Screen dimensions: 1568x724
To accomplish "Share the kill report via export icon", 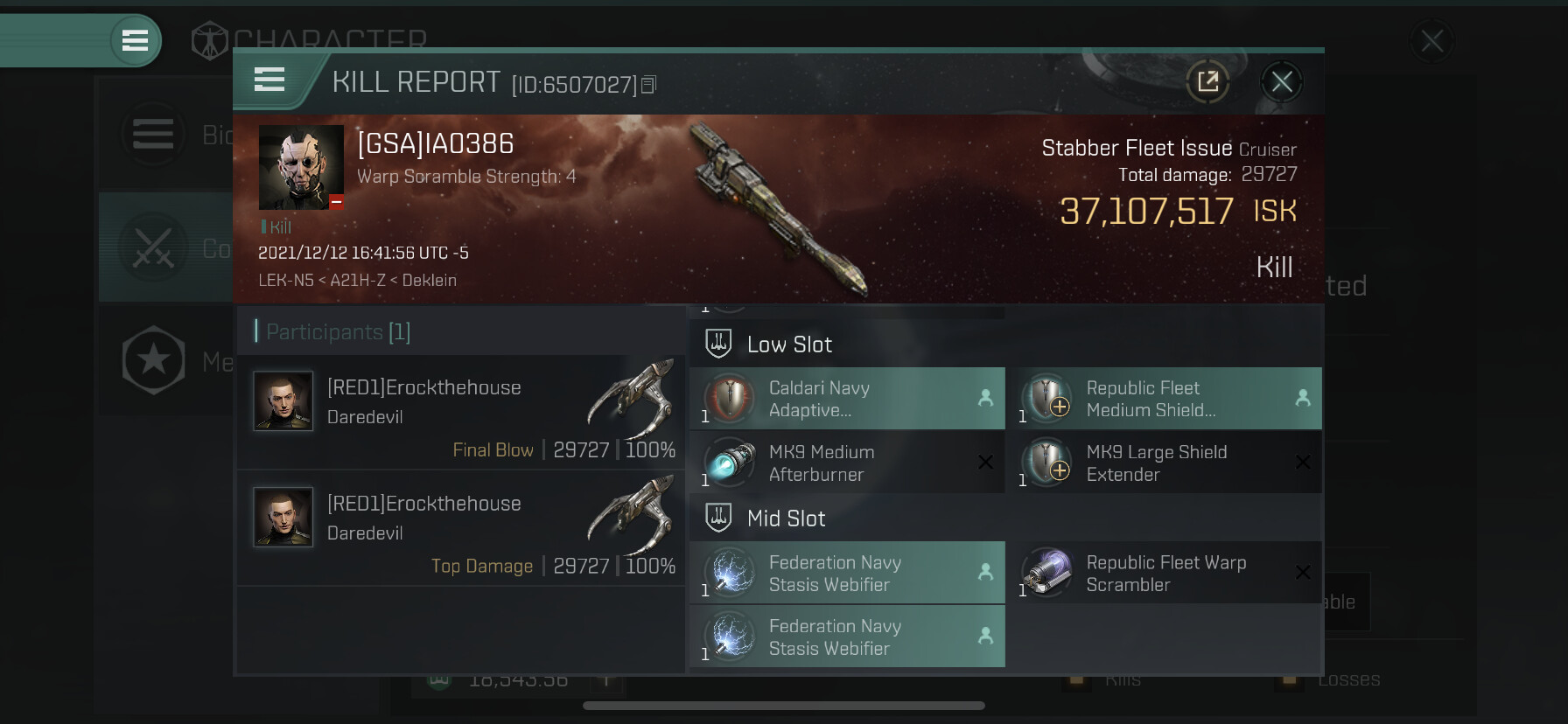I will coord(1208,82).
